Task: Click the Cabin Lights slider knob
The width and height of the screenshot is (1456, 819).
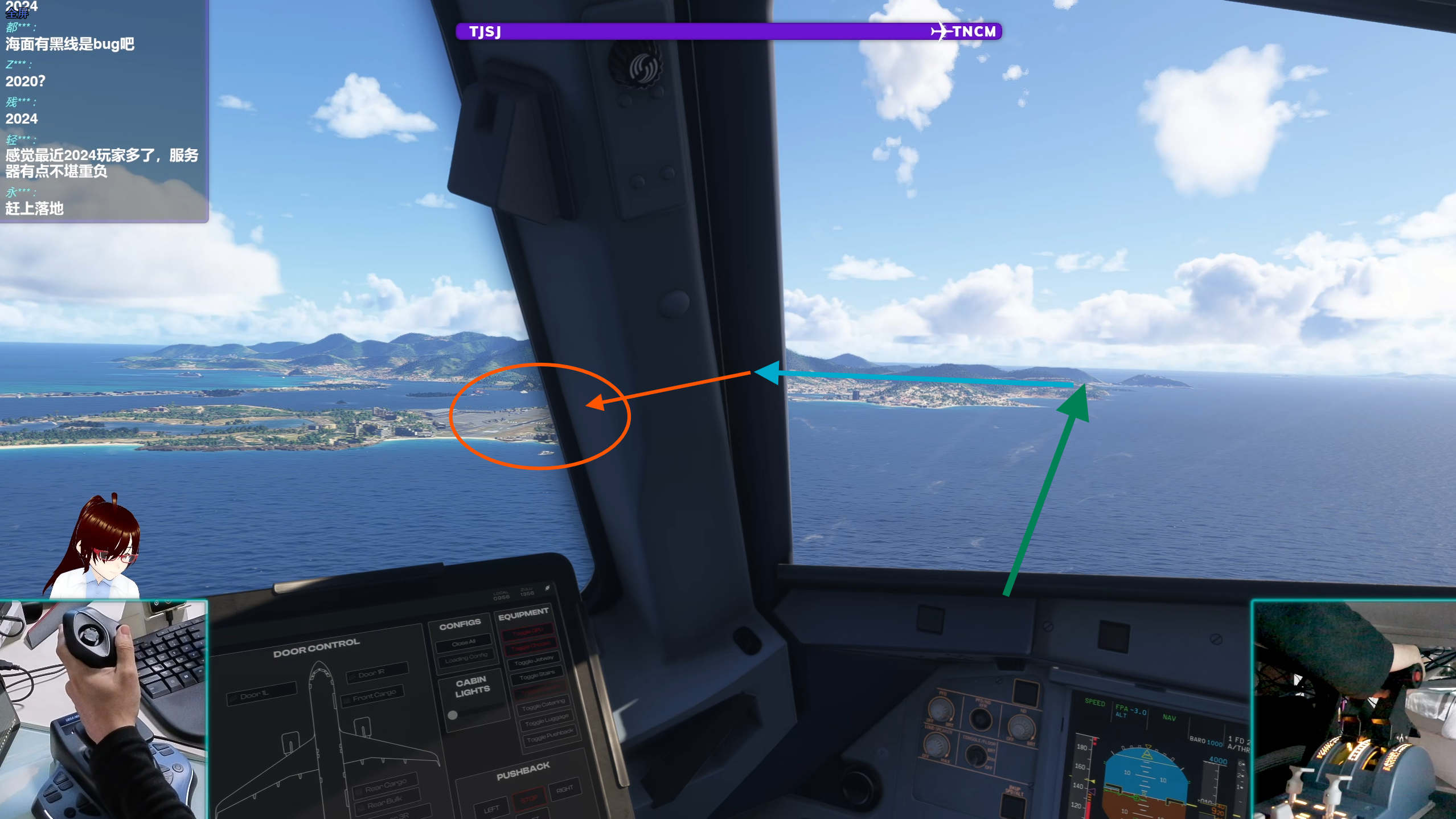Action: click(453, 715)
